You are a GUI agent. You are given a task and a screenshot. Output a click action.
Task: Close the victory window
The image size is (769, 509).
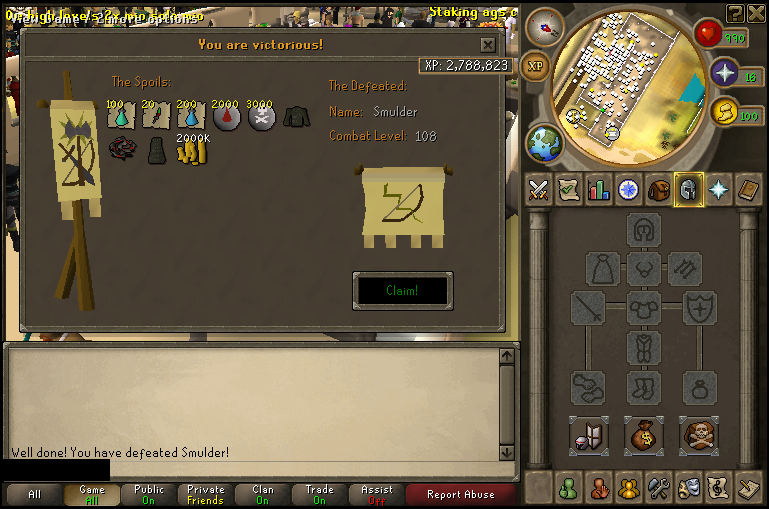(487, 45)
